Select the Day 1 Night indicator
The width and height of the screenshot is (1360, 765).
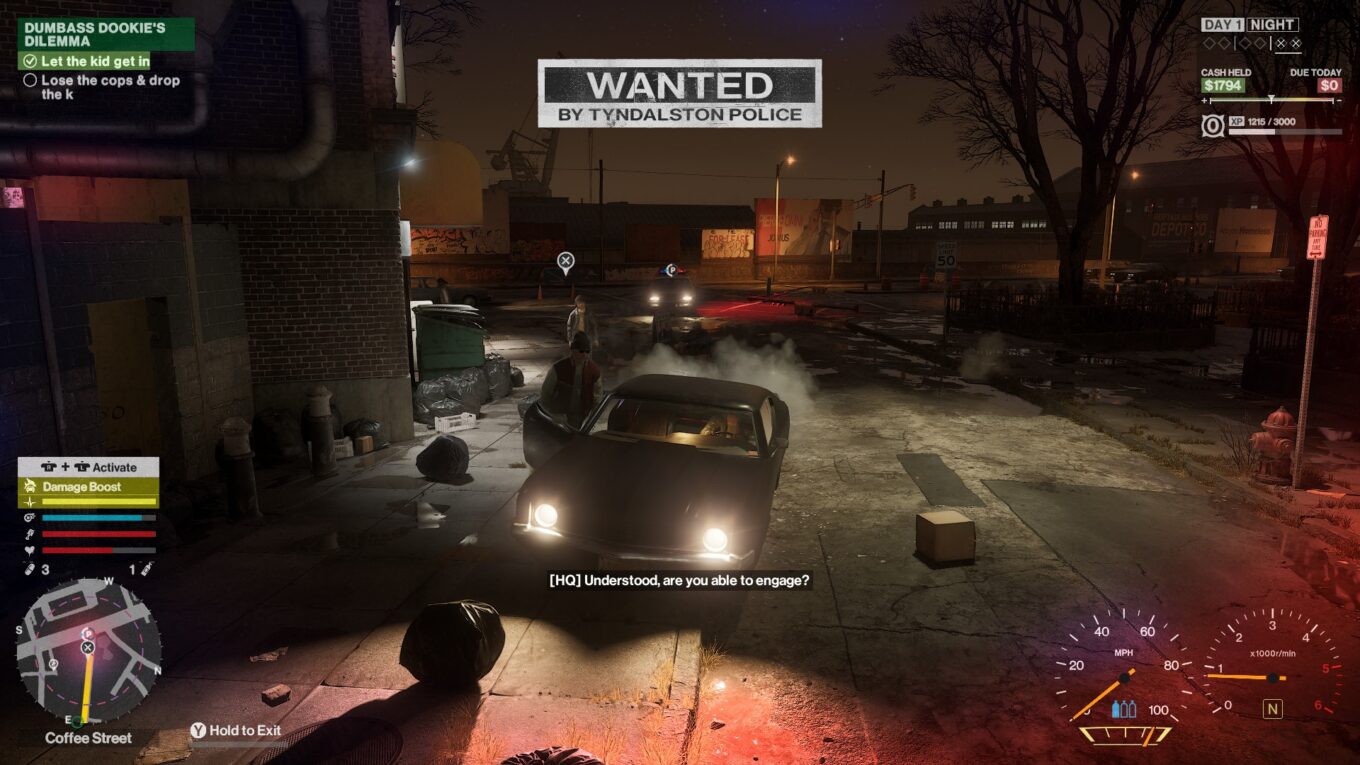(x=1250, y=25)
